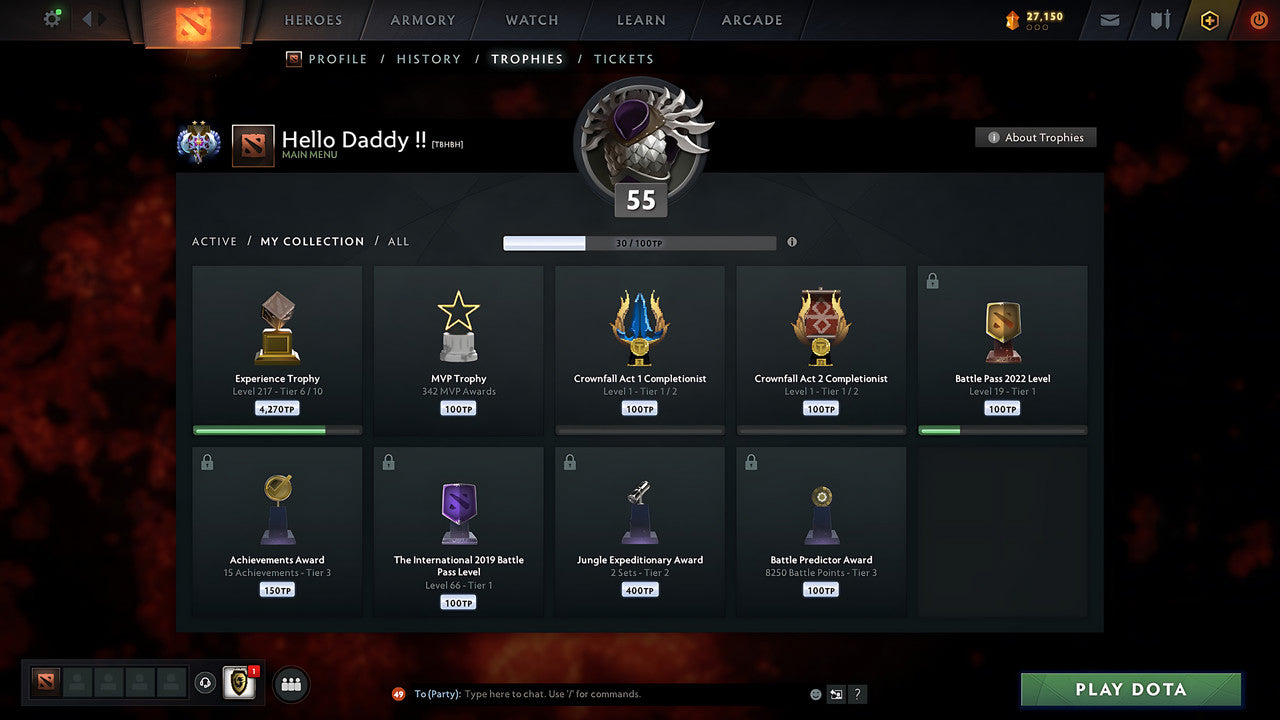This screenshot has height=720, width=1280.
Task: Select the ACTIVE trophies filter
Action: pos(214,241)
